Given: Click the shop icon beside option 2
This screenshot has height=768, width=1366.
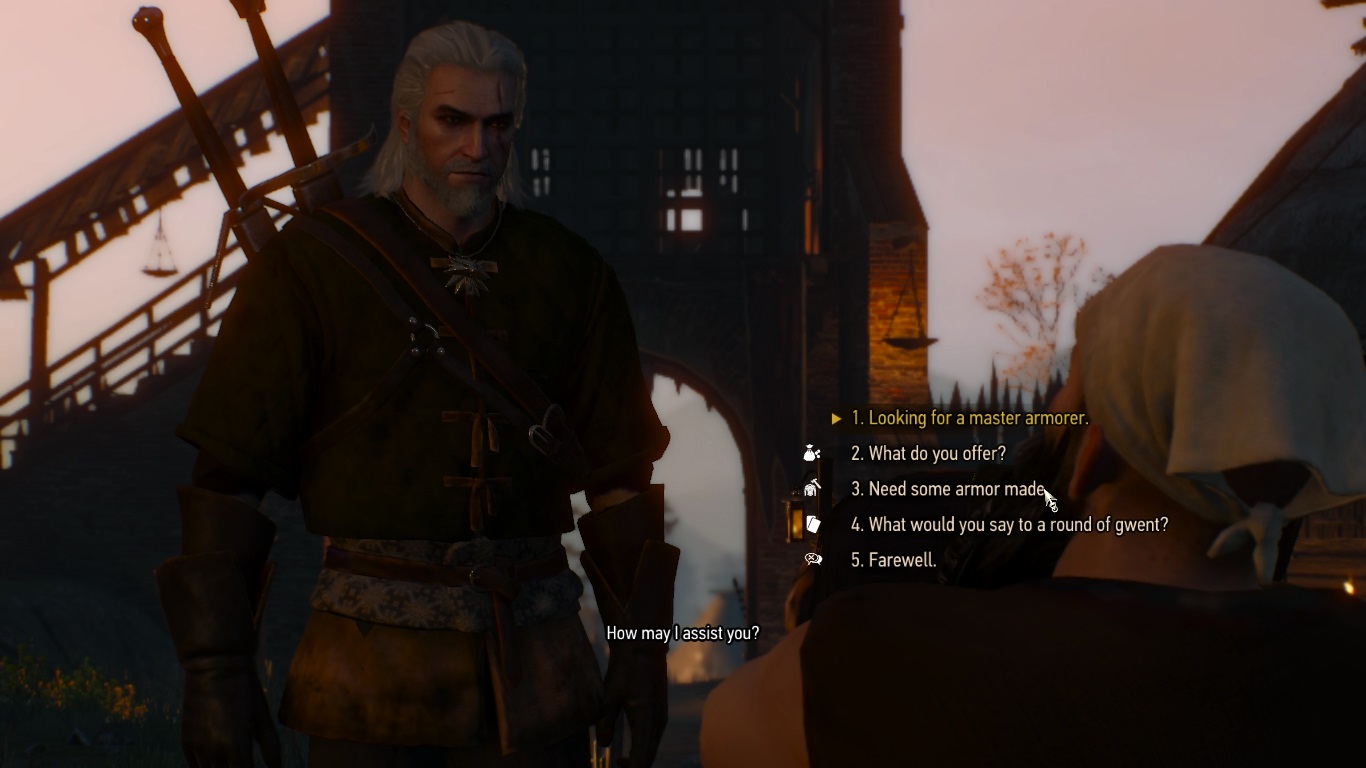Looking at the screenshot, I should (812, 453).
